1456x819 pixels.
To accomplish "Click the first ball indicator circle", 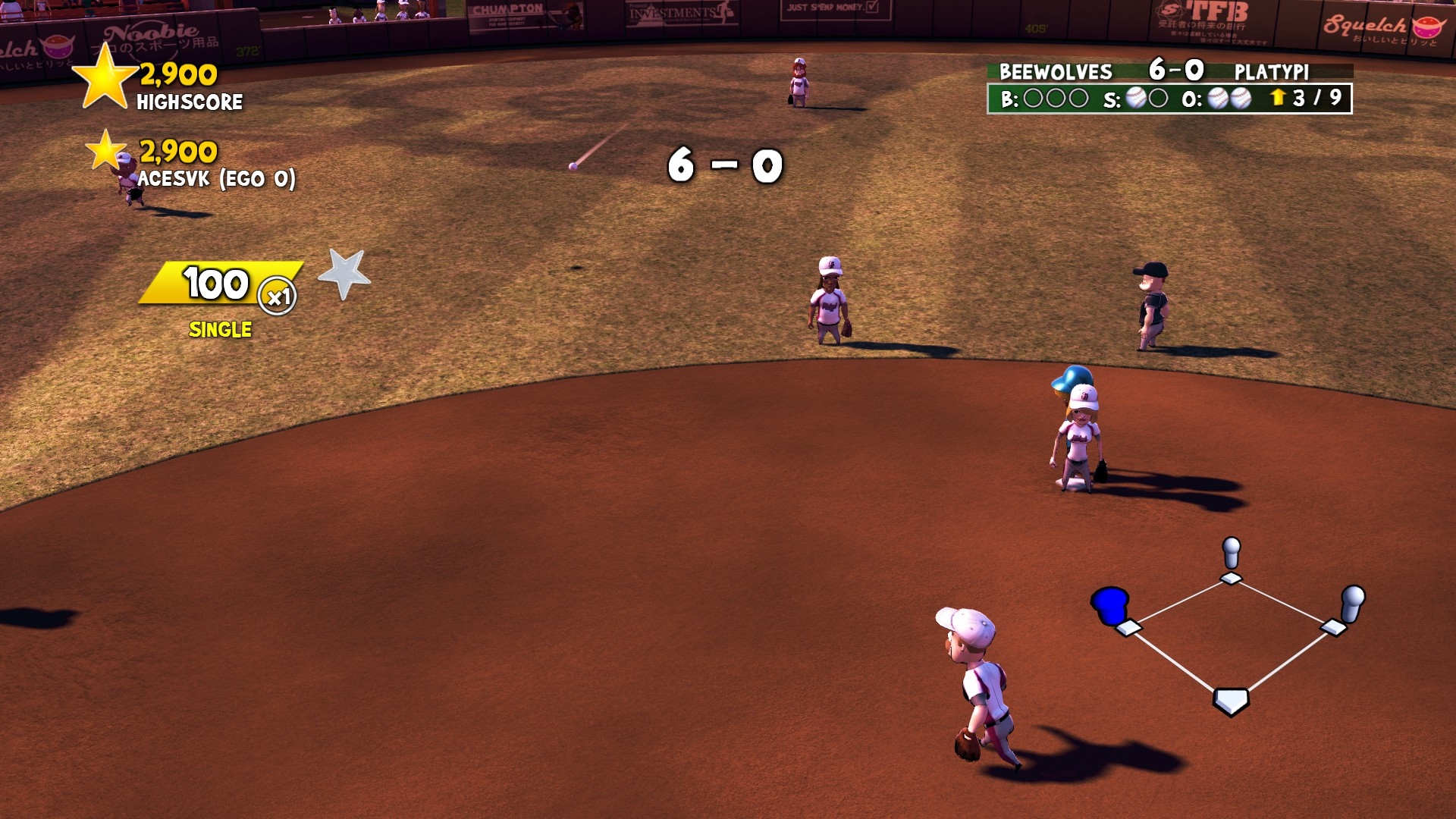I will pyautogui.click(x=1032, y=97).
